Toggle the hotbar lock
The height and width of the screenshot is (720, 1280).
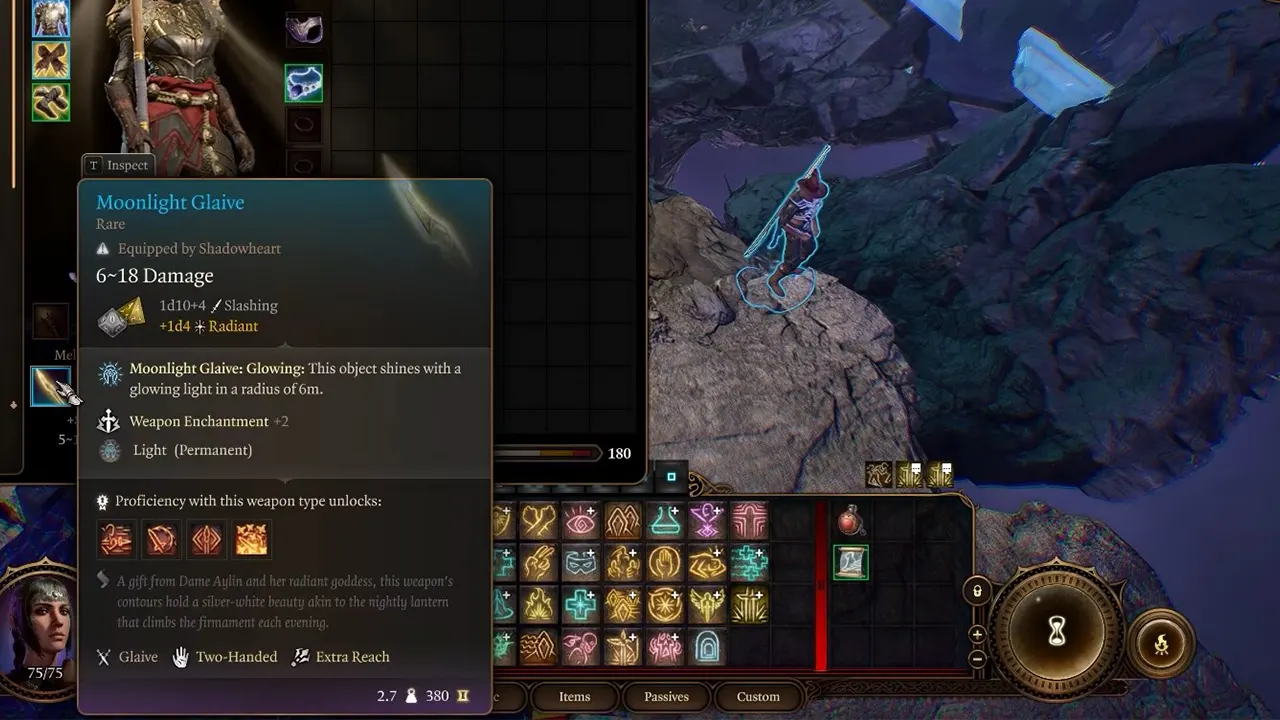(977, 591)
